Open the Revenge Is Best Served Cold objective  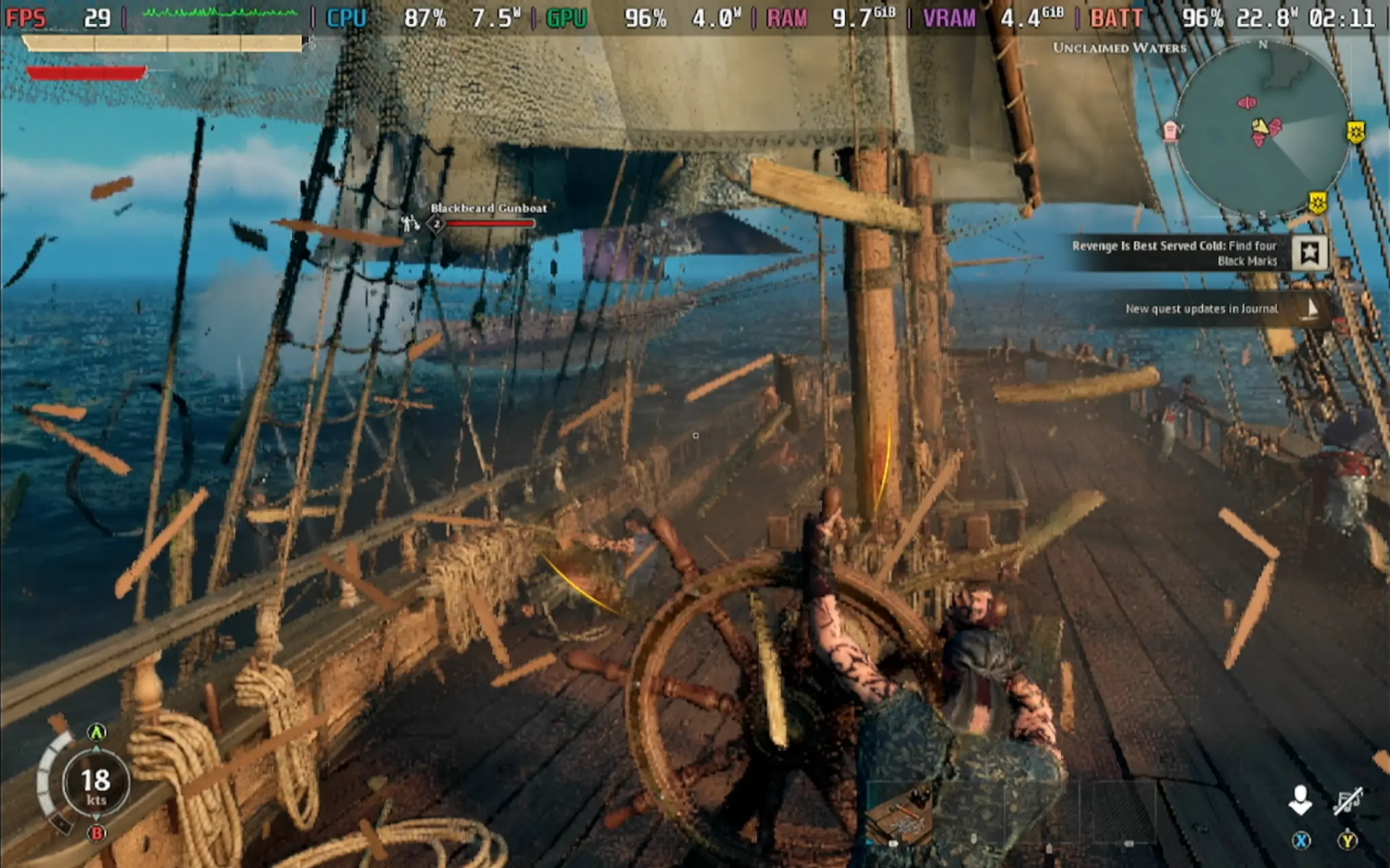coord(1174,253)
